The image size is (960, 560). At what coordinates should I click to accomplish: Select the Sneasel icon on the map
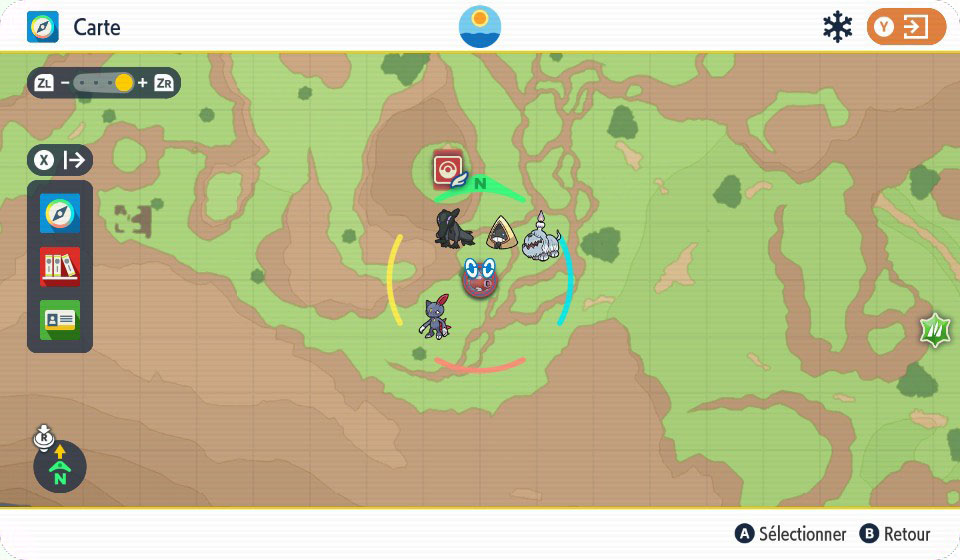435,317
